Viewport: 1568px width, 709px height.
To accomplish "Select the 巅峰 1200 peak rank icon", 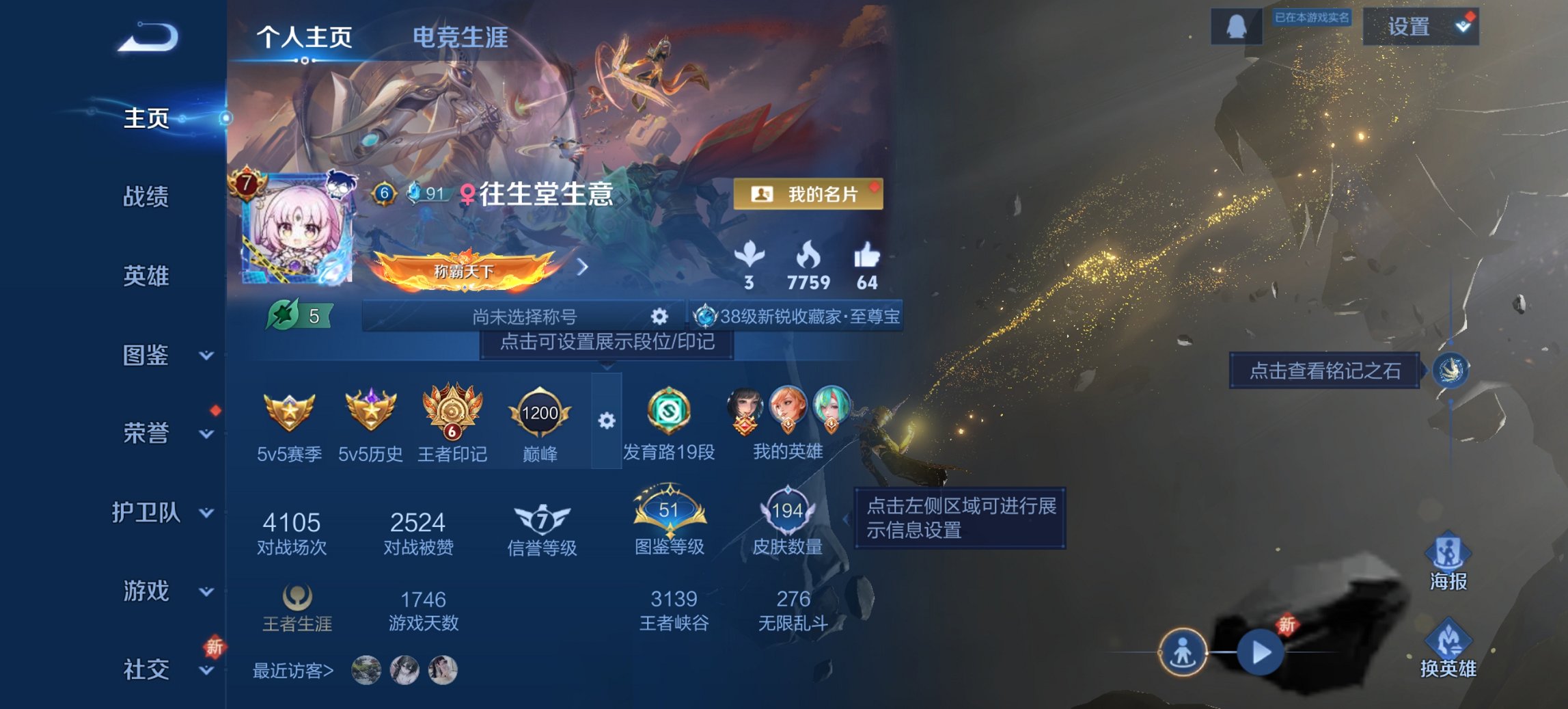I will point(539,414).
